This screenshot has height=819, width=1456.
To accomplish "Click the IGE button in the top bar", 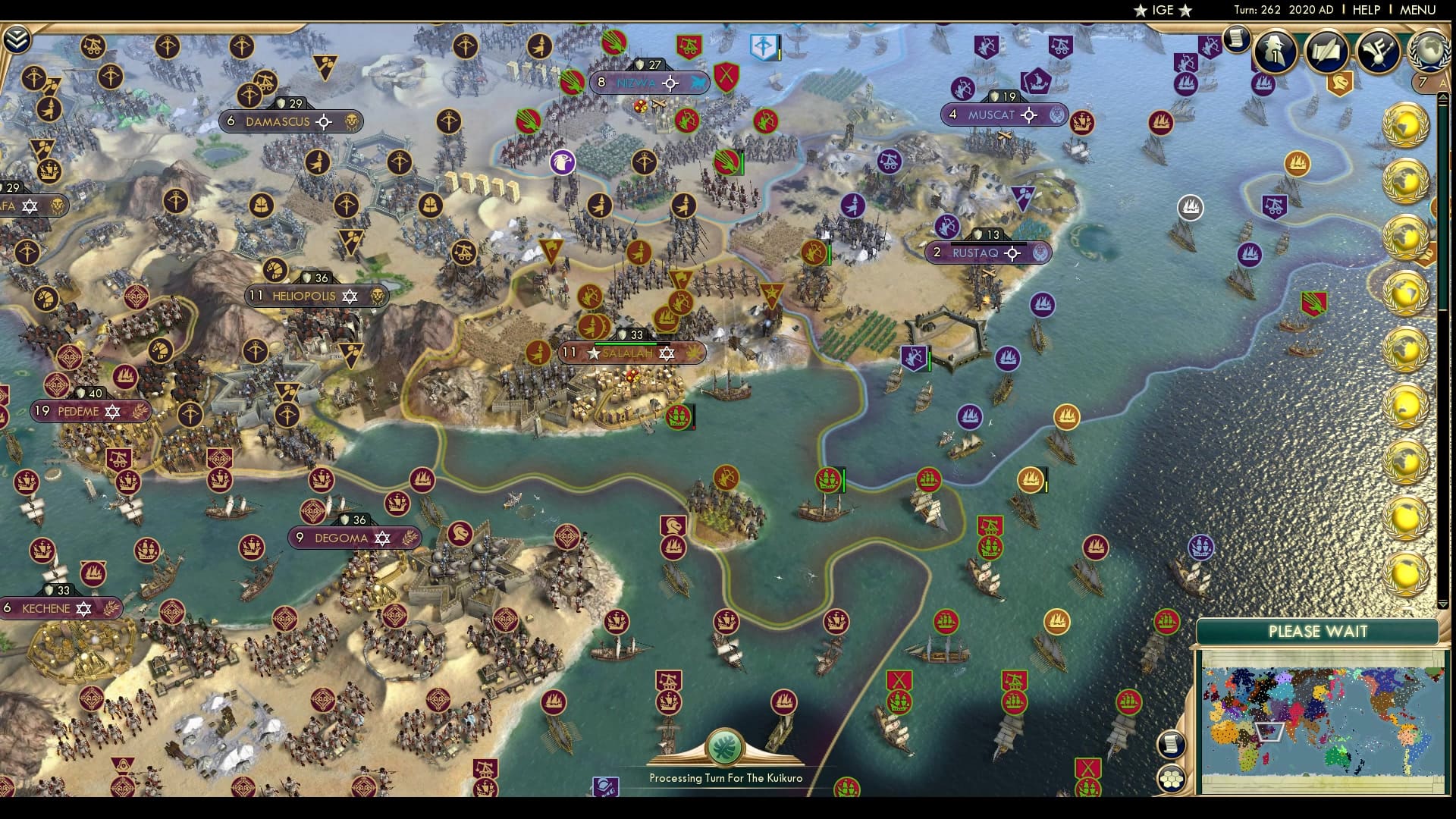I will coord(1164,11).
